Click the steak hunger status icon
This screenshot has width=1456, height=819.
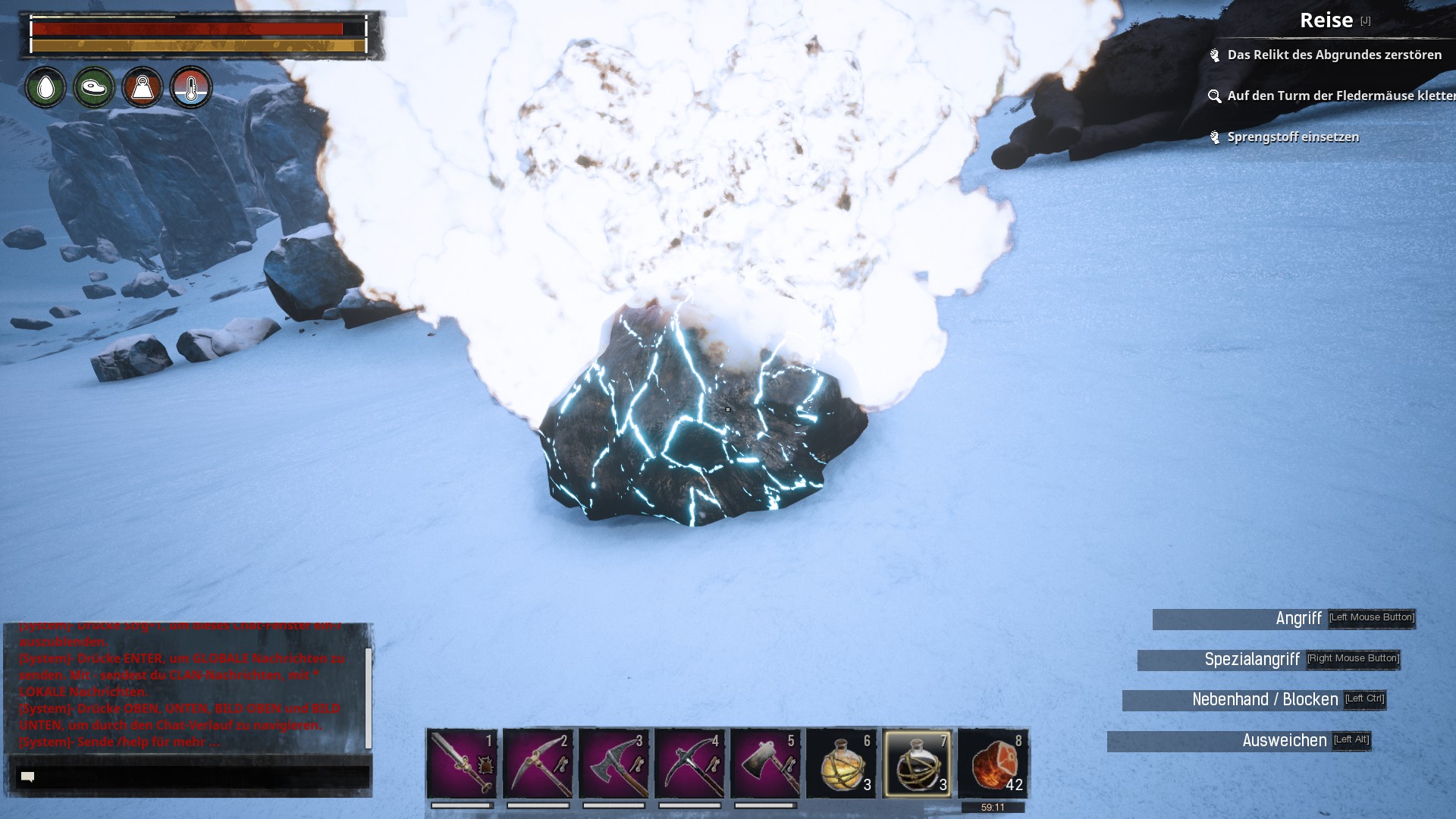(94, 88)
